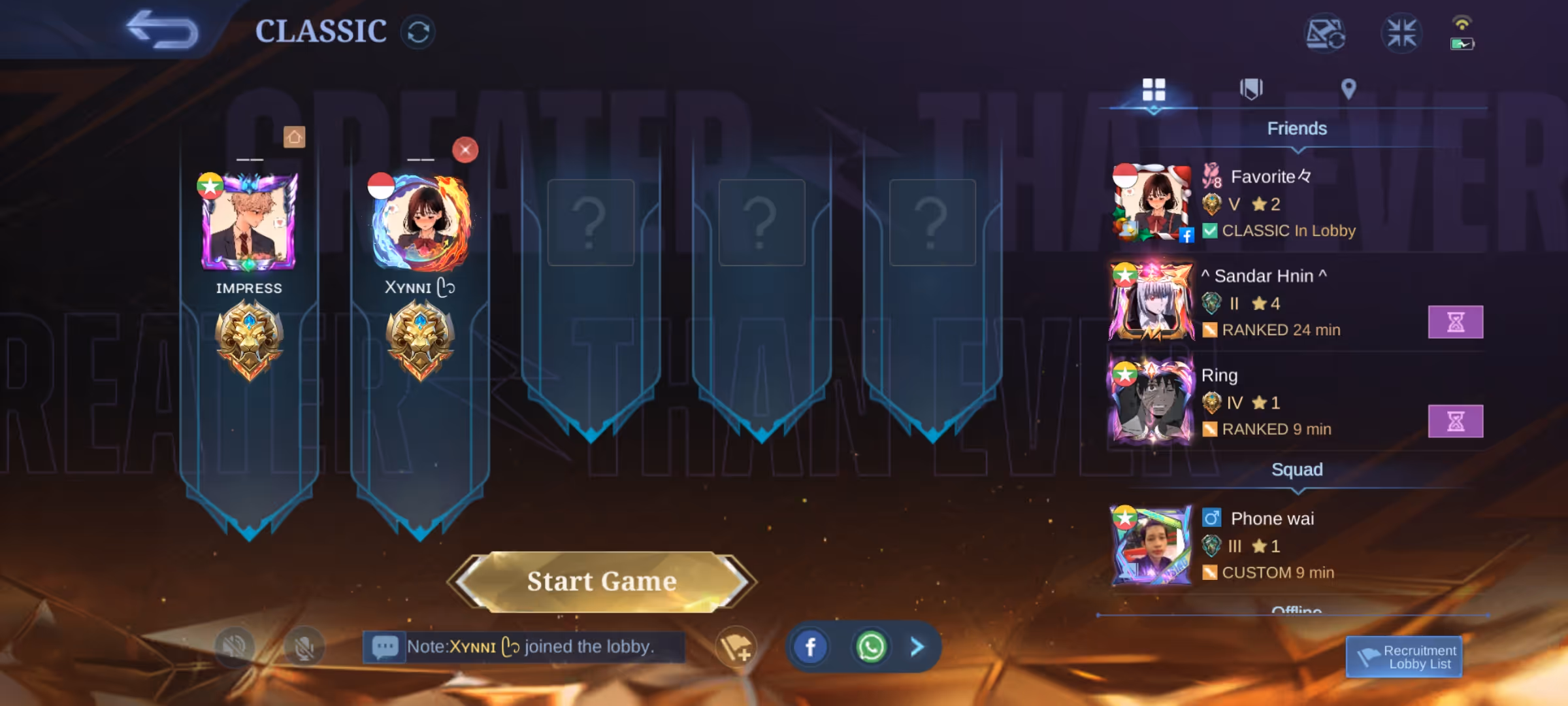1568x706 pixels.
Task: Switch game mode with the refresh icon beside CLASSIC
Action: (x=418, y=32)
